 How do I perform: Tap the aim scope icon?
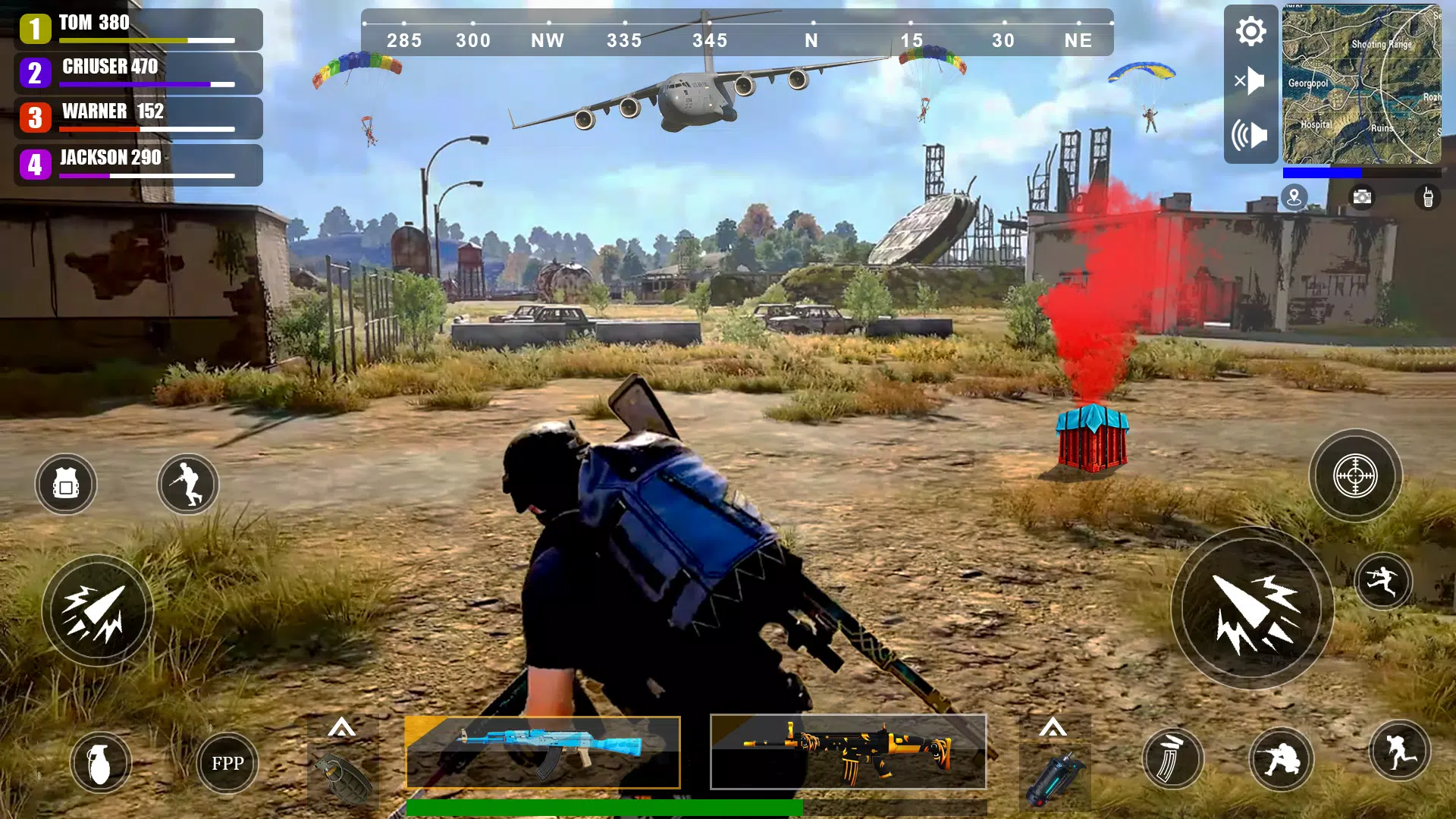pos(1356,476)
